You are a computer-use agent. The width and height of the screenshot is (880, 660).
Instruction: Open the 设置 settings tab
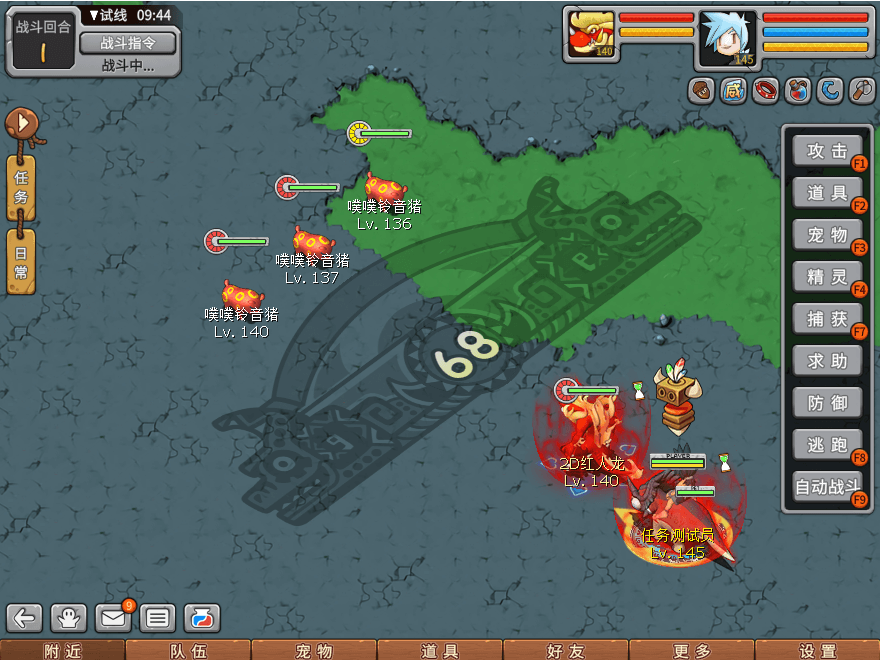817,650
